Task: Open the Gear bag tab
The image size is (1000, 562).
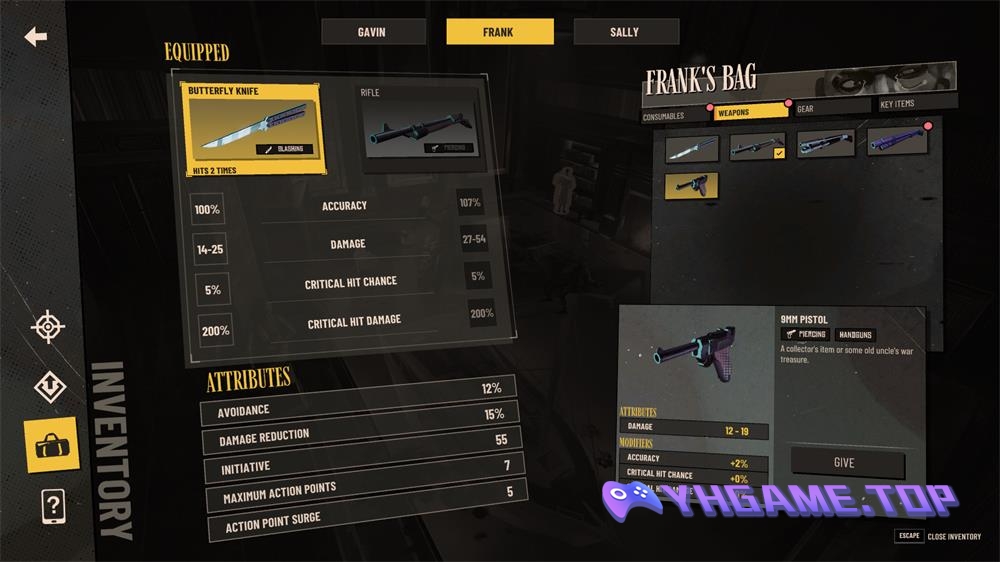Action: [x=829, y=109]
